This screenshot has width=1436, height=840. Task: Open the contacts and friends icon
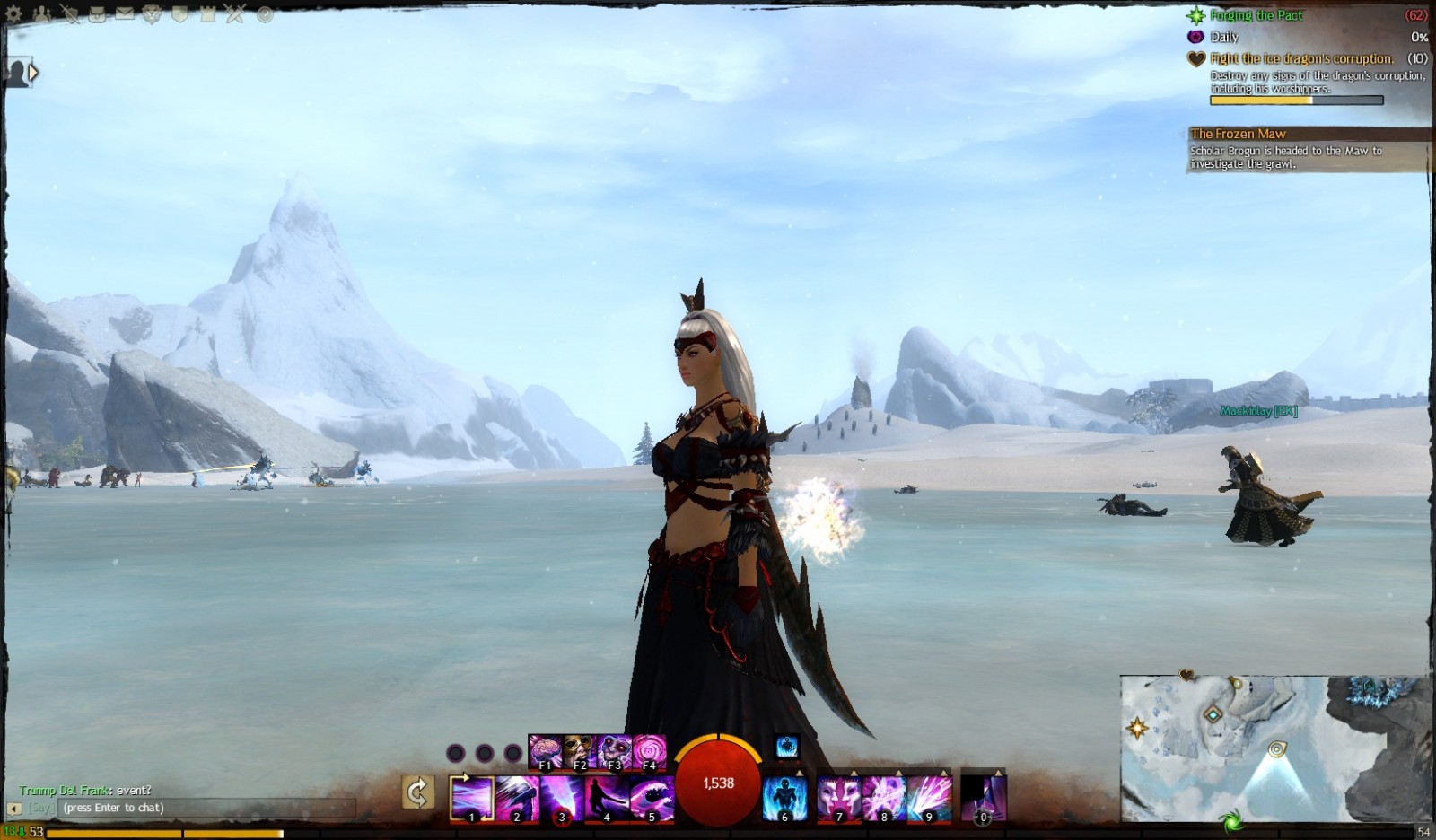point(41,14)
